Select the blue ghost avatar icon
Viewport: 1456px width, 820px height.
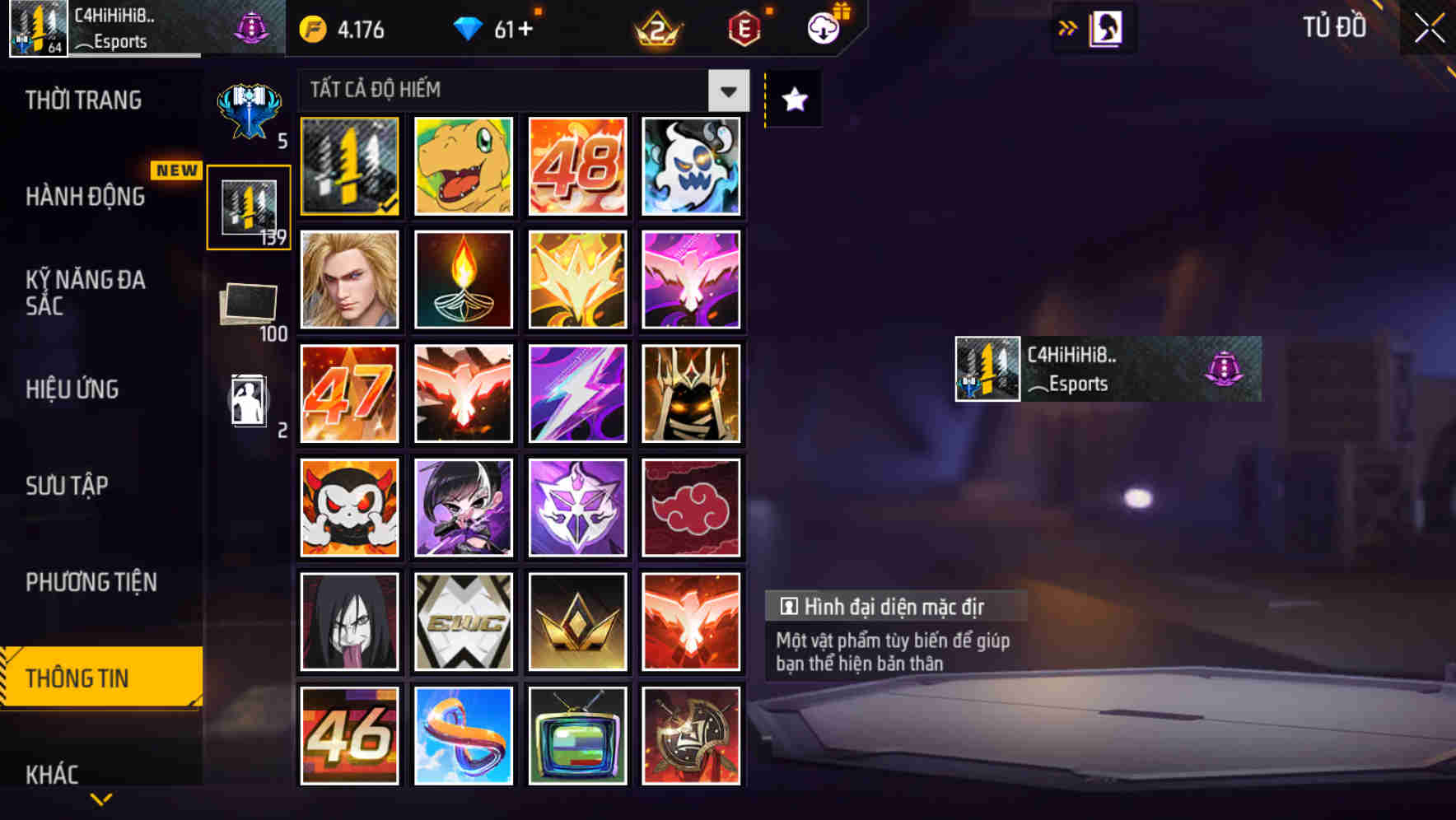pos(692,166)
